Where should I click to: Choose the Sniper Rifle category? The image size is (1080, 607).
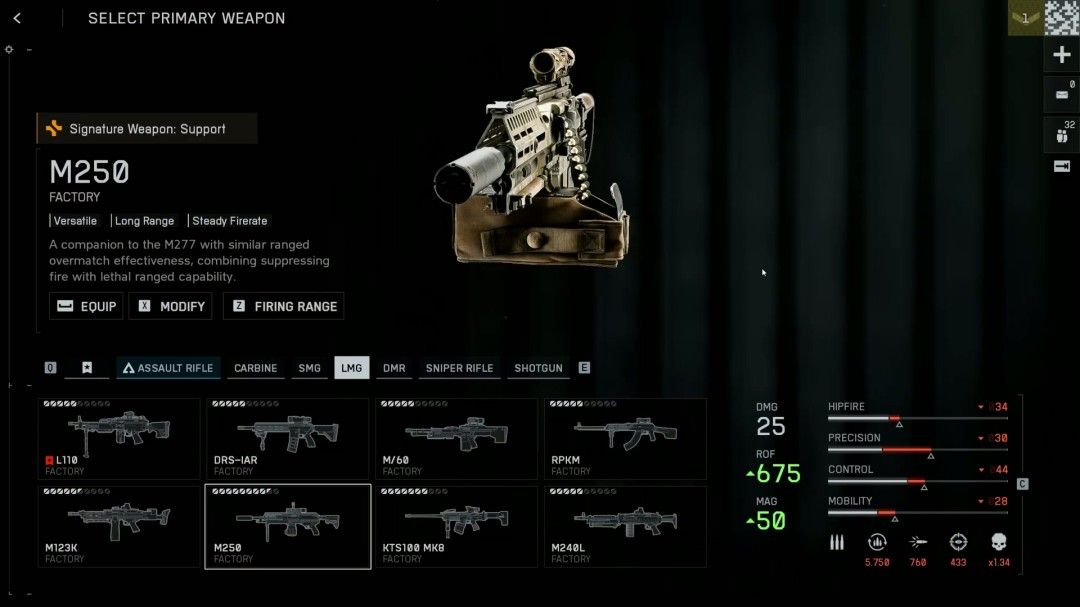459,368
